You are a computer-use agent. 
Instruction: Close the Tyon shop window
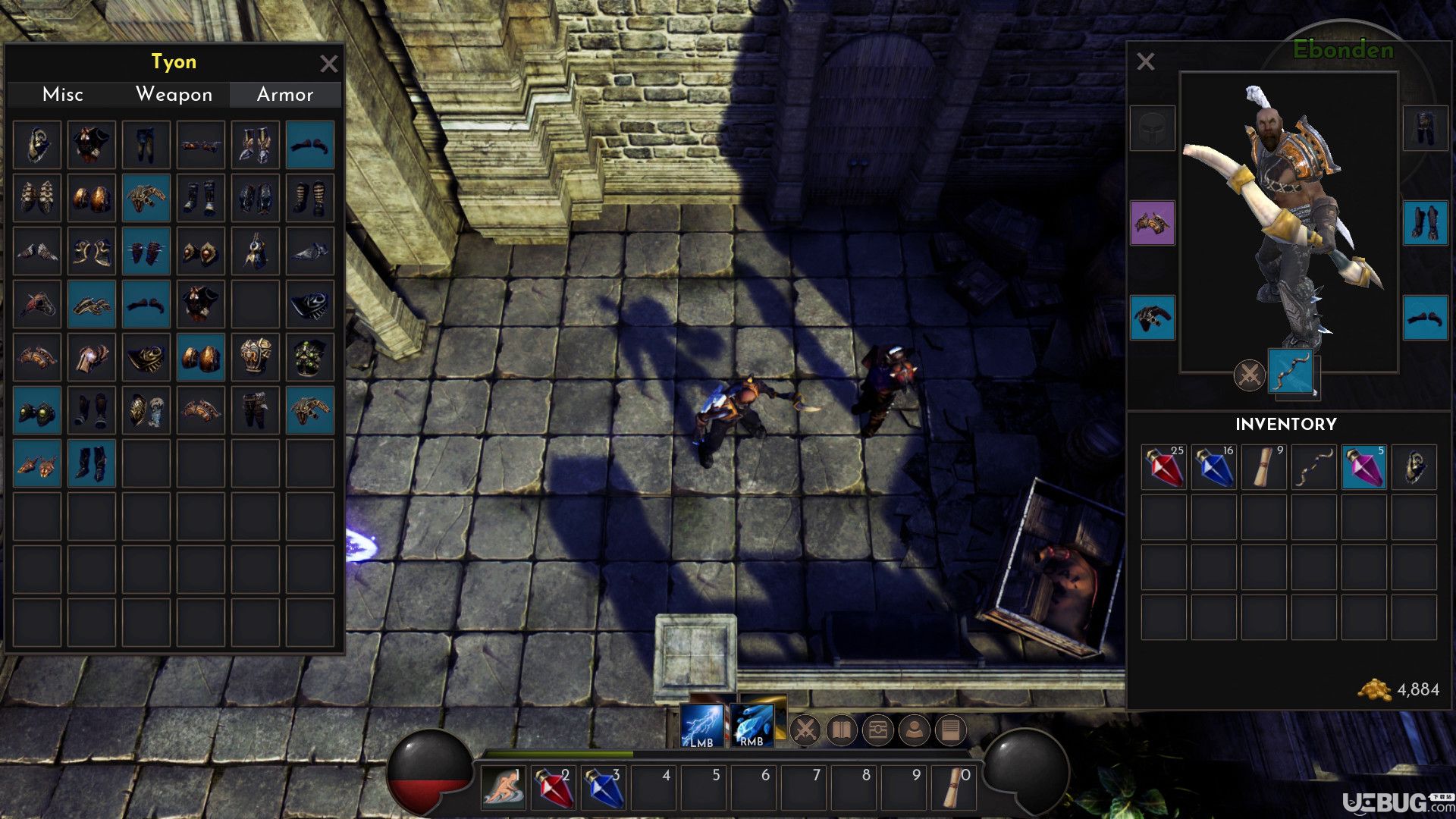pyautogui.click(x=328, y=64)
